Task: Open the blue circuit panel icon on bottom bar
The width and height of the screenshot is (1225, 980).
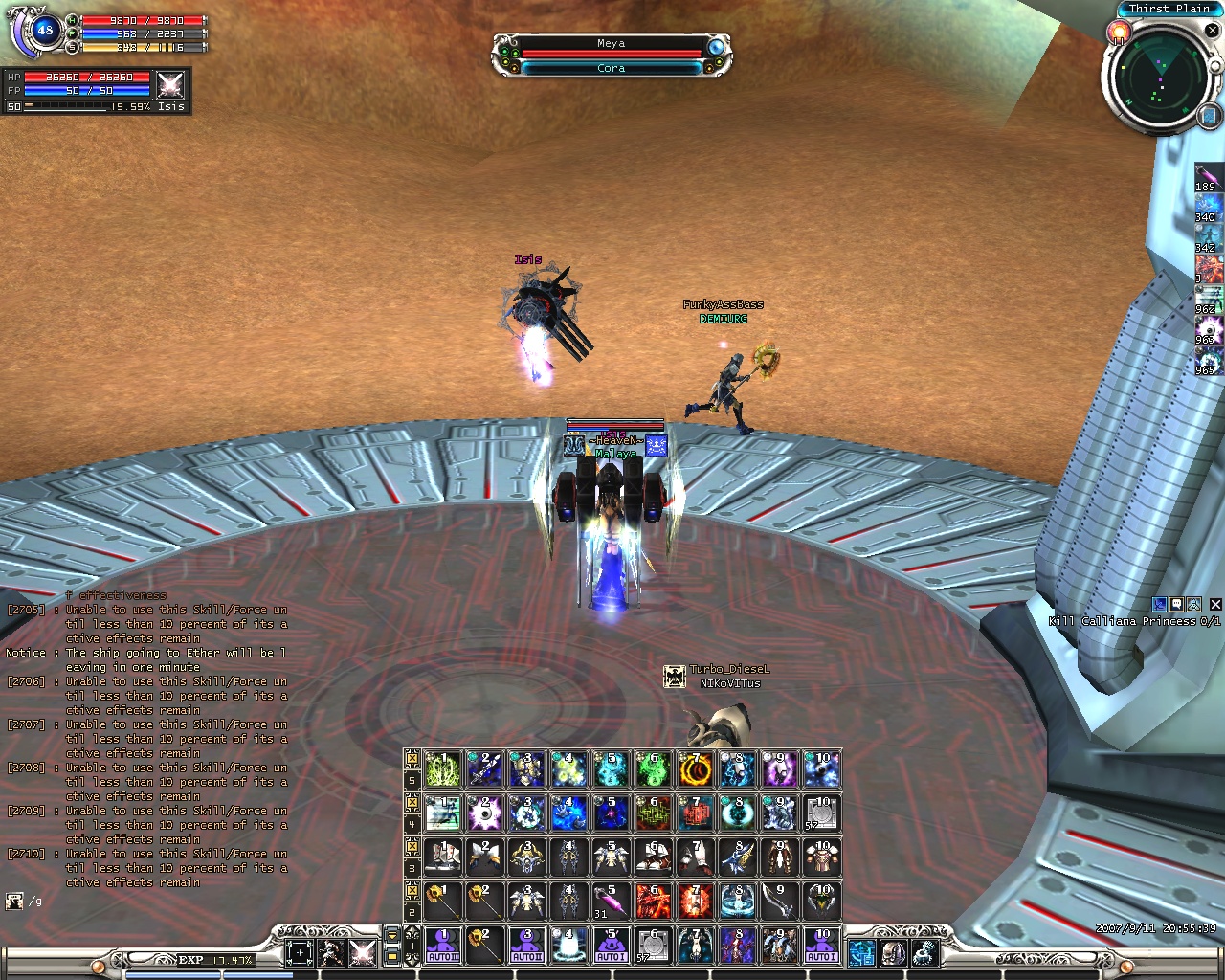Action: (861, 952)
